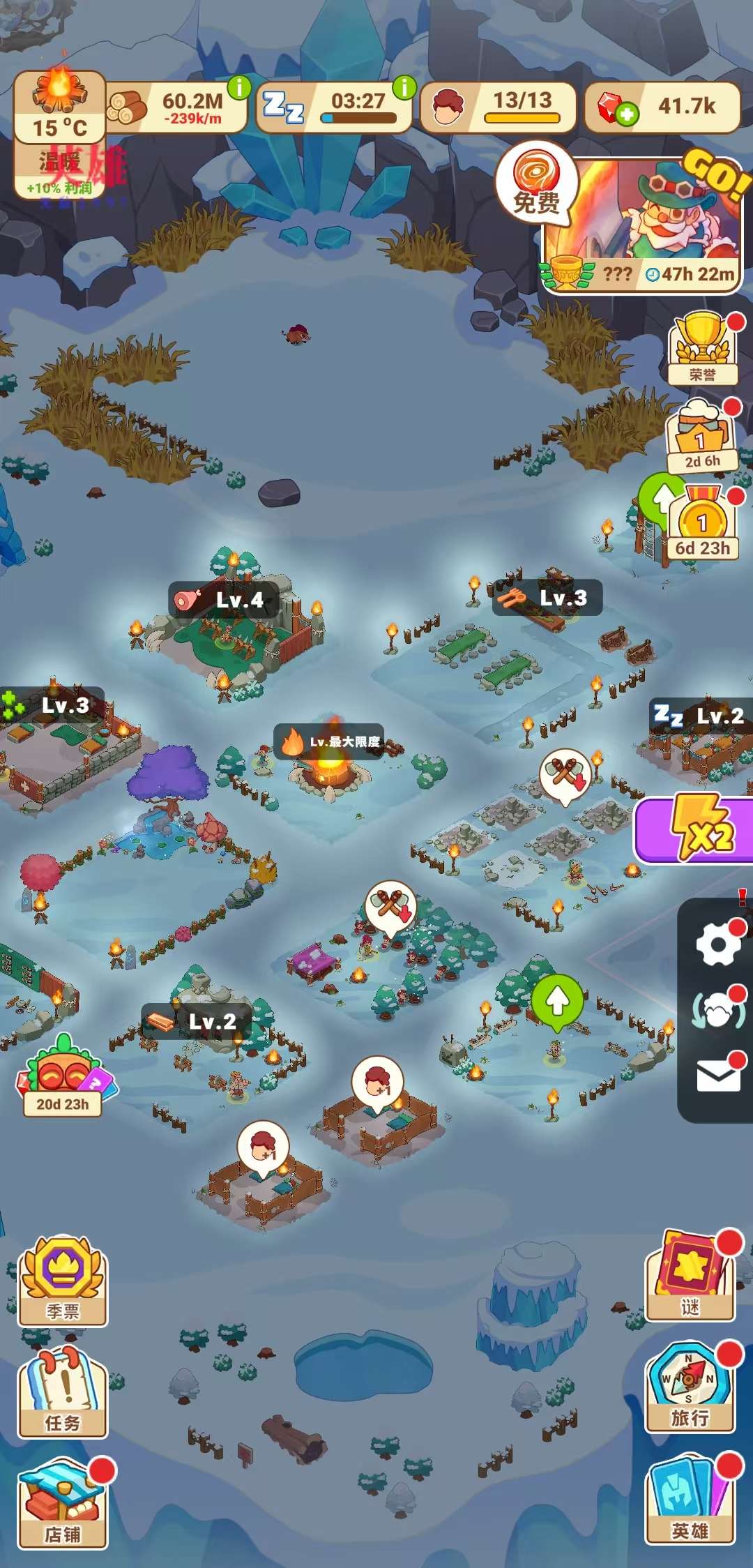
Task: Tap the green upgrade arrow bubble
Action: [556, 1002]
